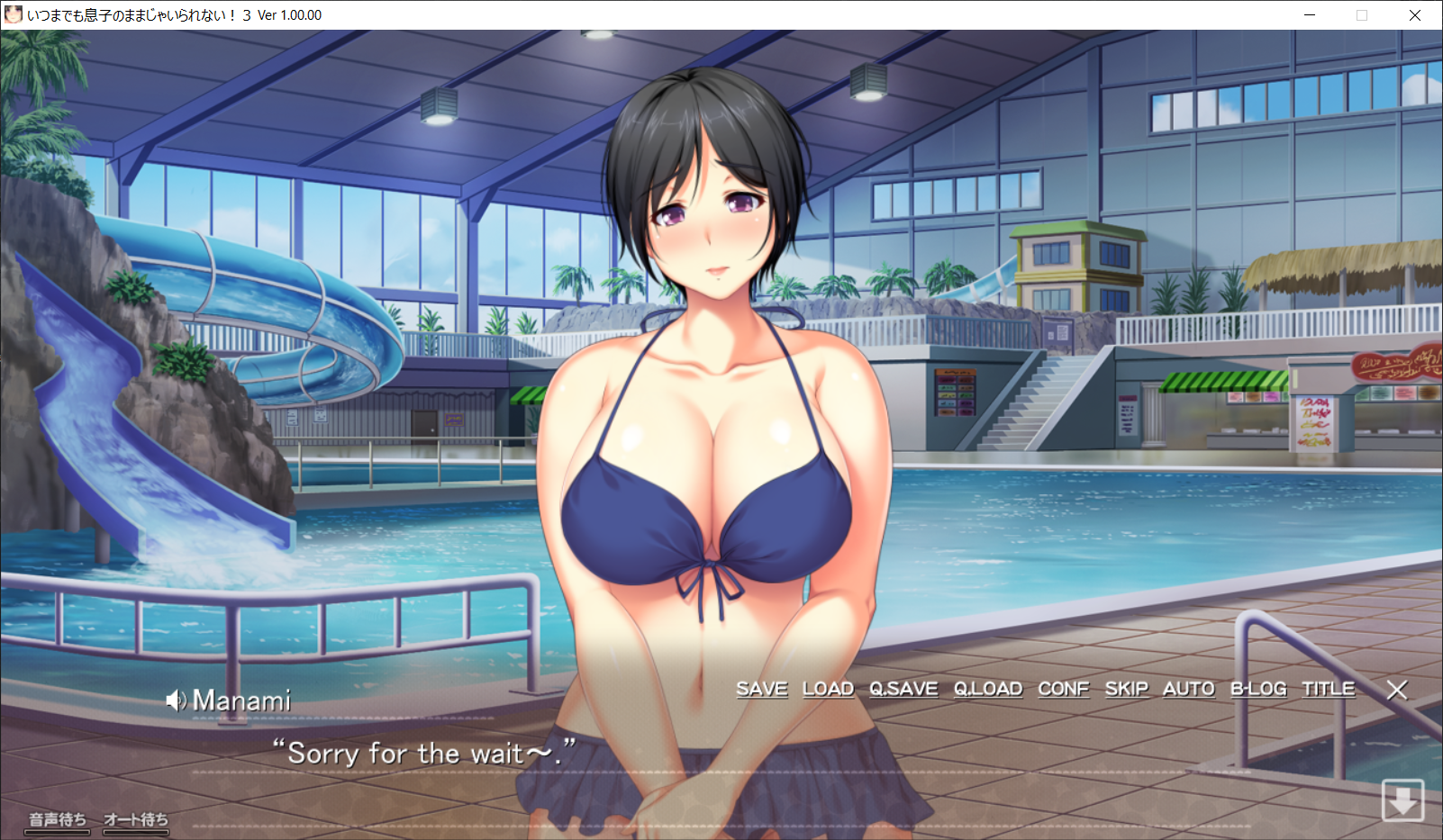The height and width of the screenshot is (840, 1443).
Task: Turn on AUTO text advance
Action: 1188,689
